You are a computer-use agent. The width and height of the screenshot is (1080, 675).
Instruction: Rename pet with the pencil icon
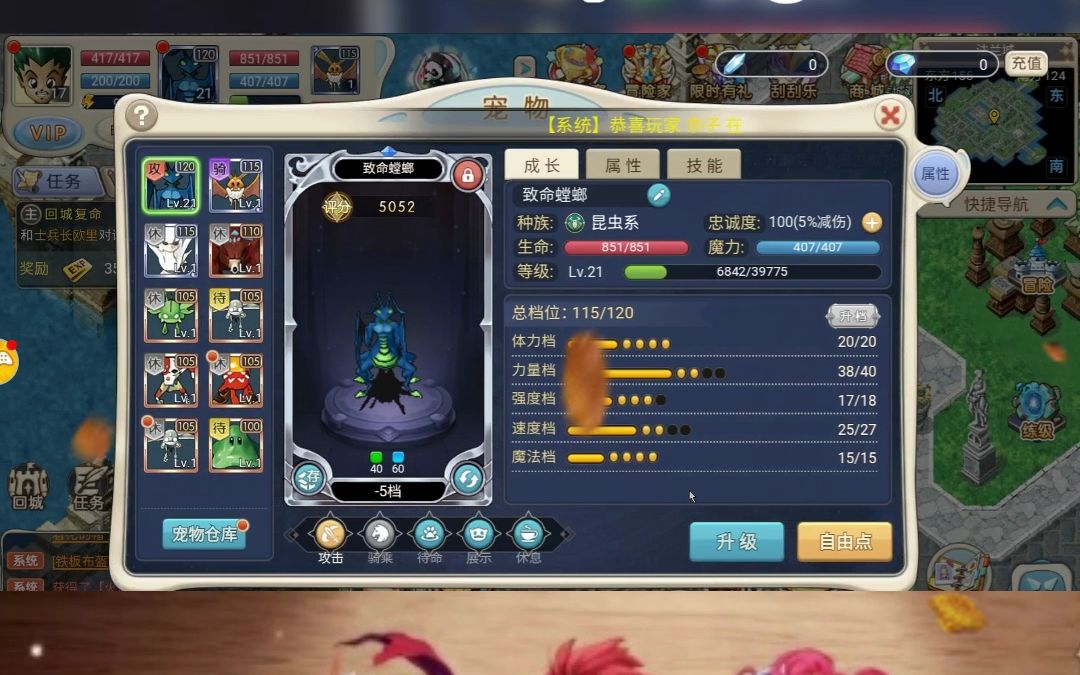[659, 195]
